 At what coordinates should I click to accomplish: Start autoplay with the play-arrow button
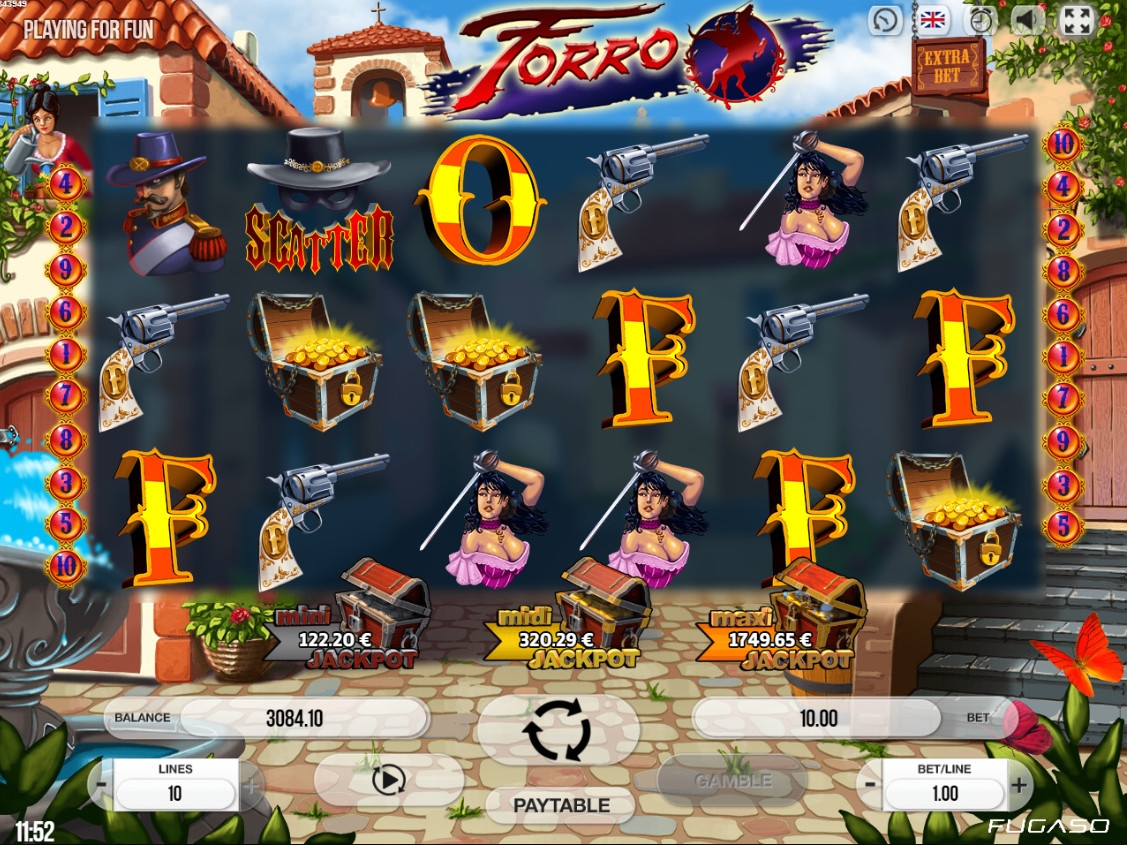388,779
